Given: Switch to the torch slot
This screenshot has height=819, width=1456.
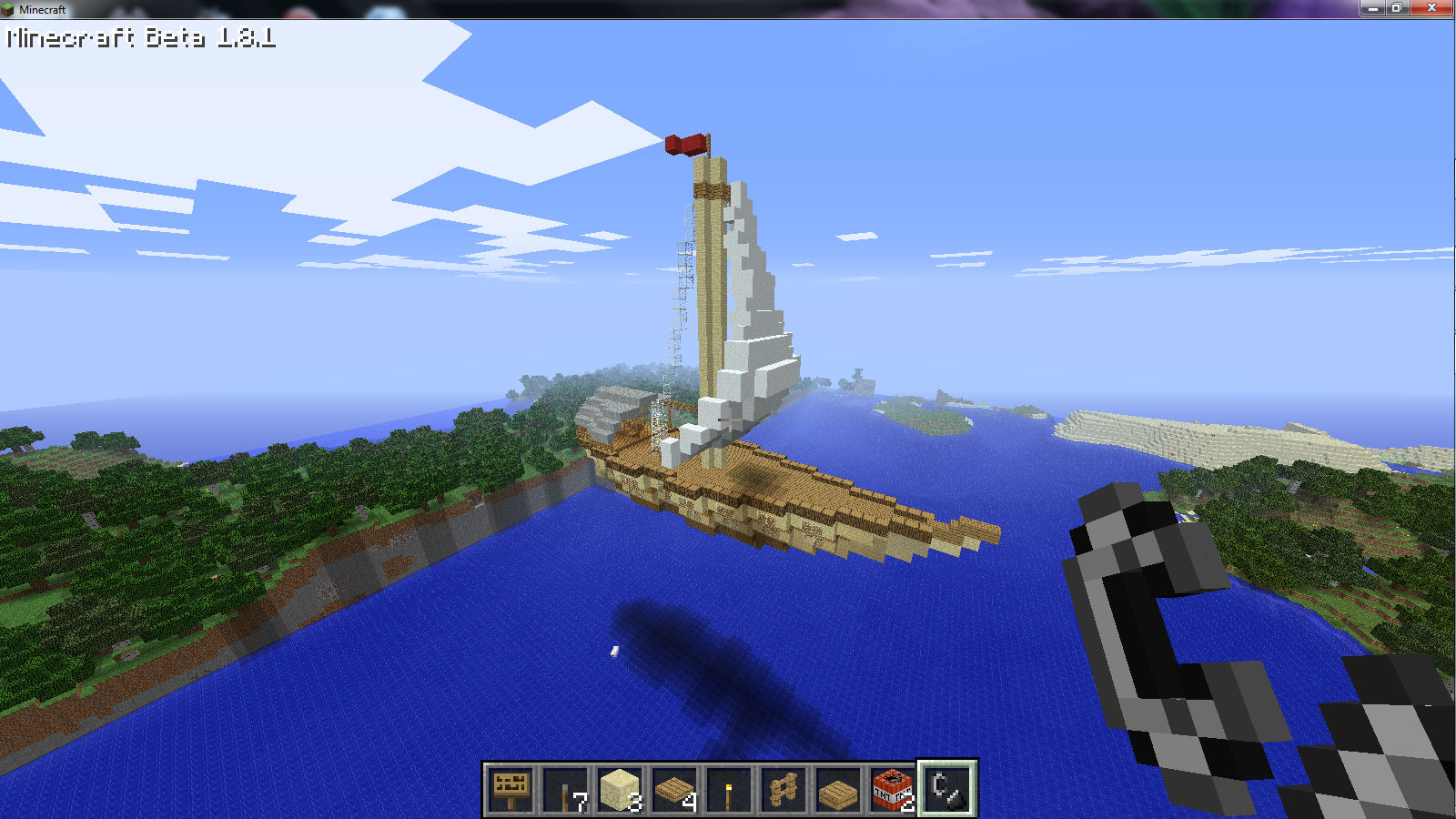Looking at the screenshot, I should coord(729,789).
